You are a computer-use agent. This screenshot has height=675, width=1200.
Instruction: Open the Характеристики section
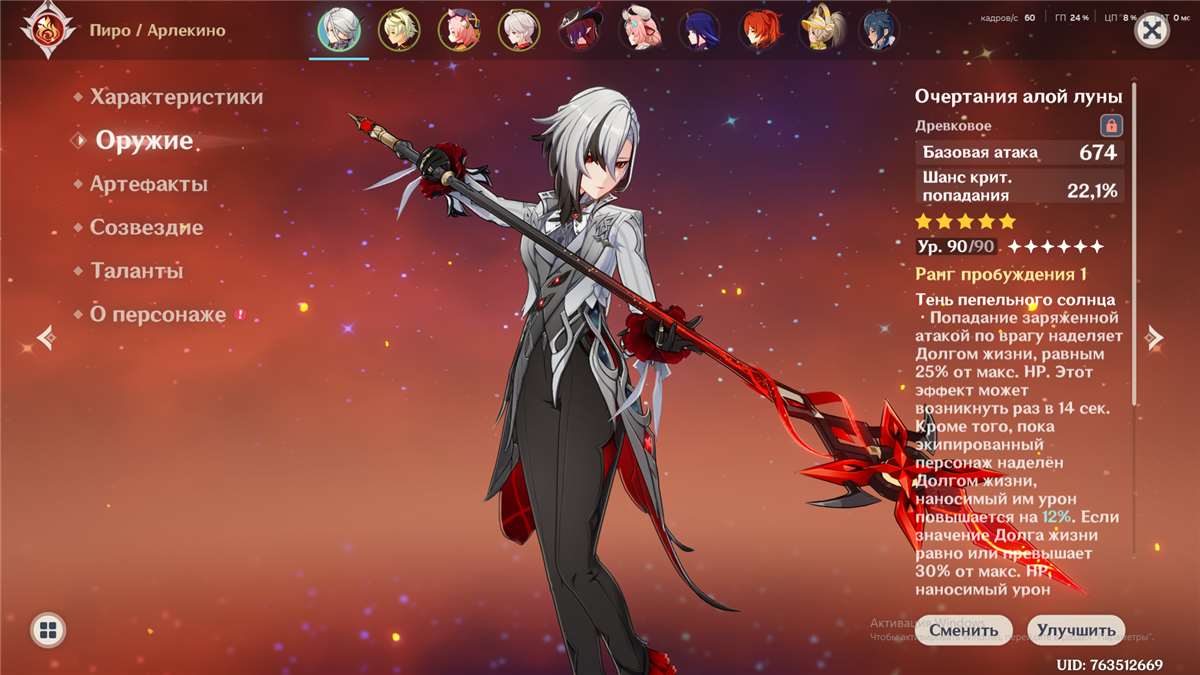(176, 97)
